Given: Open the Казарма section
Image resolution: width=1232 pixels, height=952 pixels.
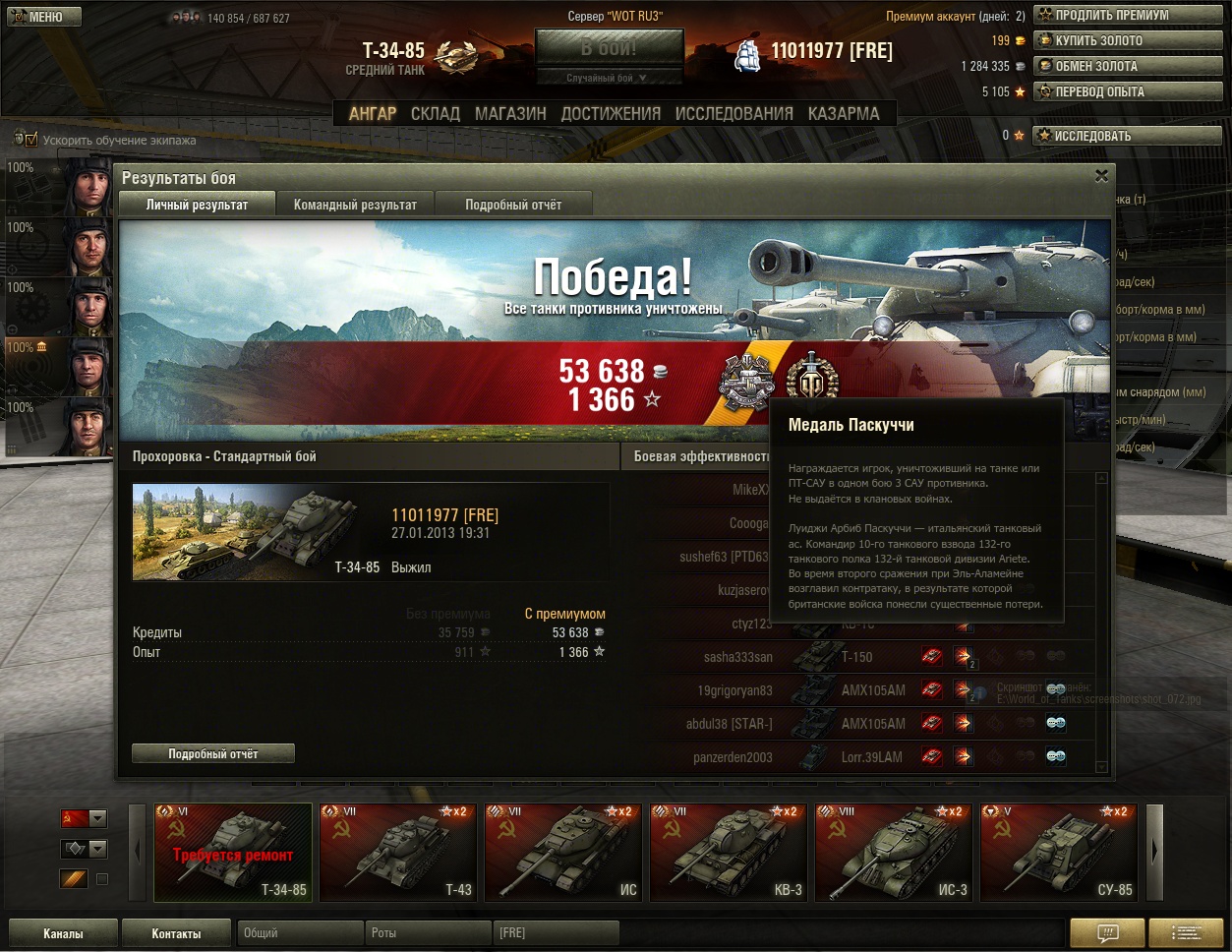Looking at the screenshot, I should pyautogui.click(x=844, y=114).
